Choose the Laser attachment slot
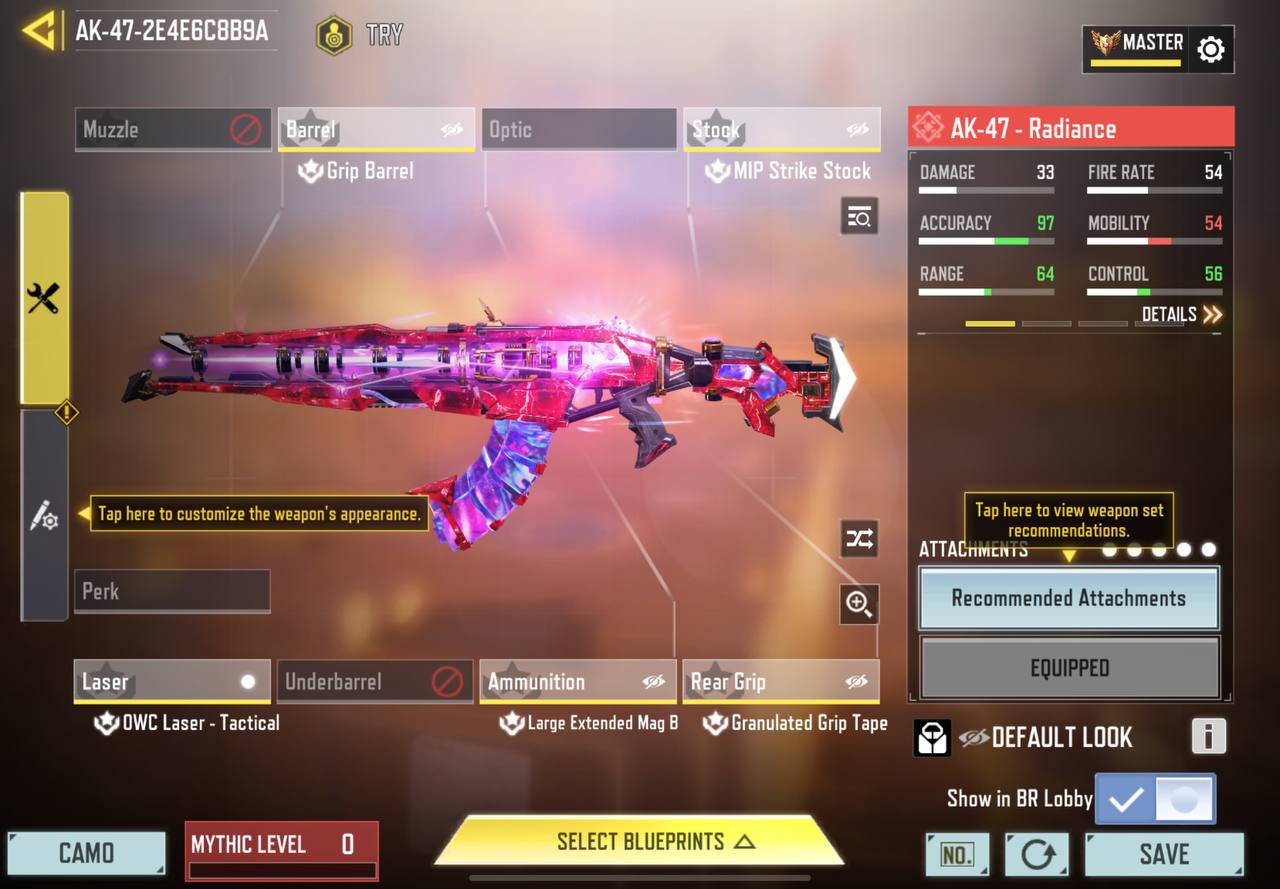 (x=172, y=682)
